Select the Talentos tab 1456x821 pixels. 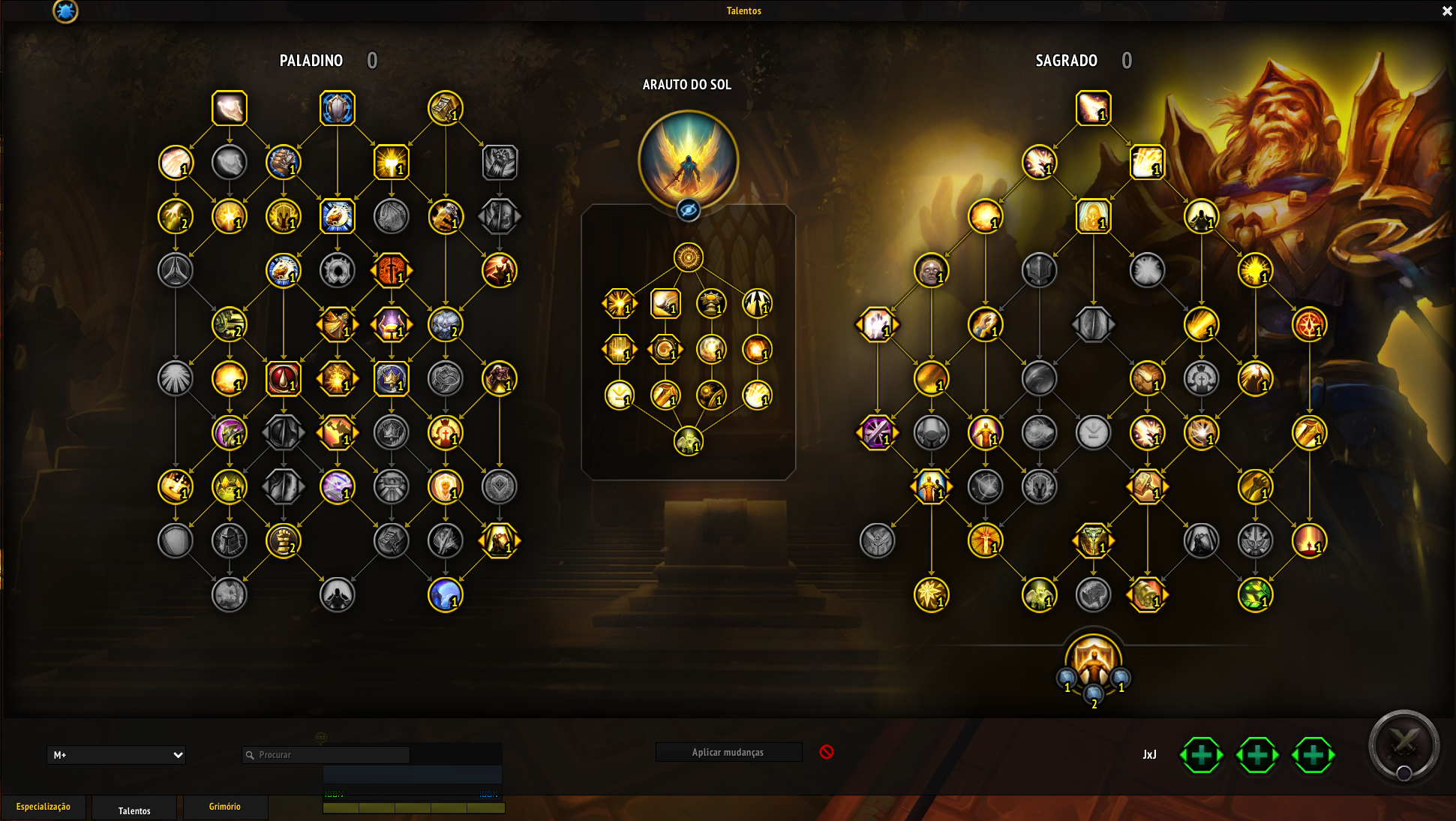(x=134, y=810)
